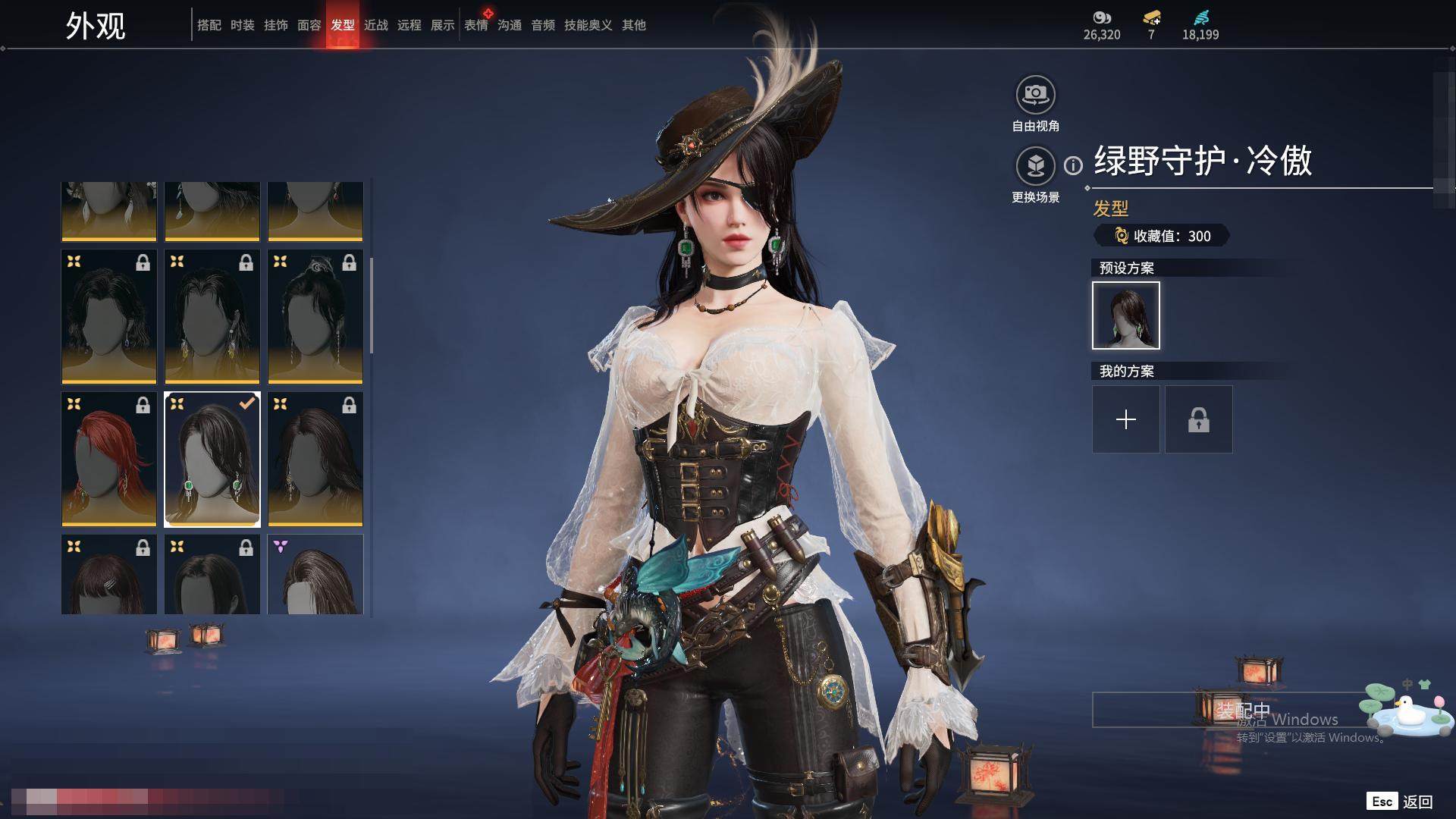The height and width of the screenshot is (819, 1456).
Task: Select the preset scheme hairstyle thumbnail
Action: tap(1125, 315)
